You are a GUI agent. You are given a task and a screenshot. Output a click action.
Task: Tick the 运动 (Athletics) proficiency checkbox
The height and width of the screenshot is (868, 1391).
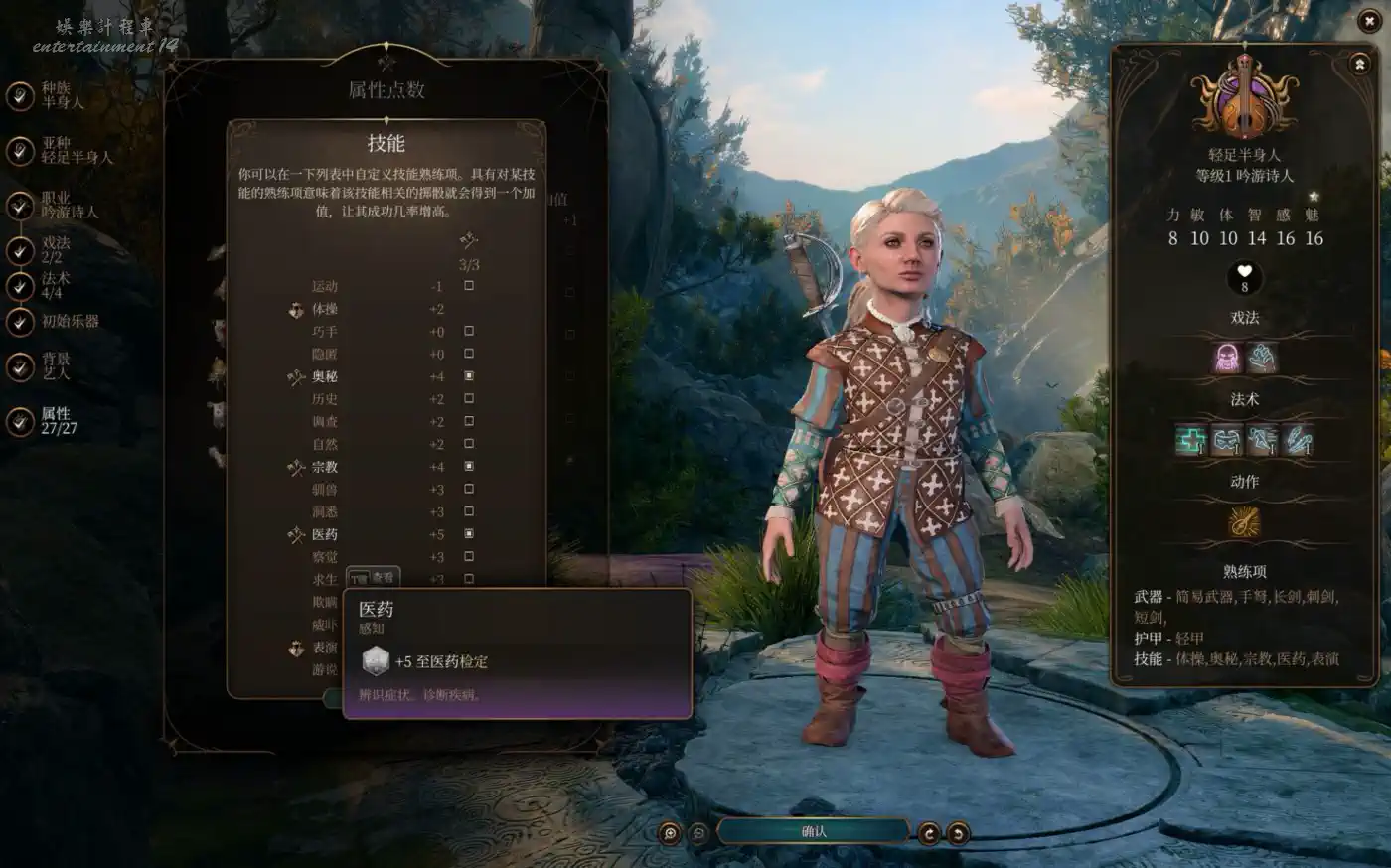[469, 286]
